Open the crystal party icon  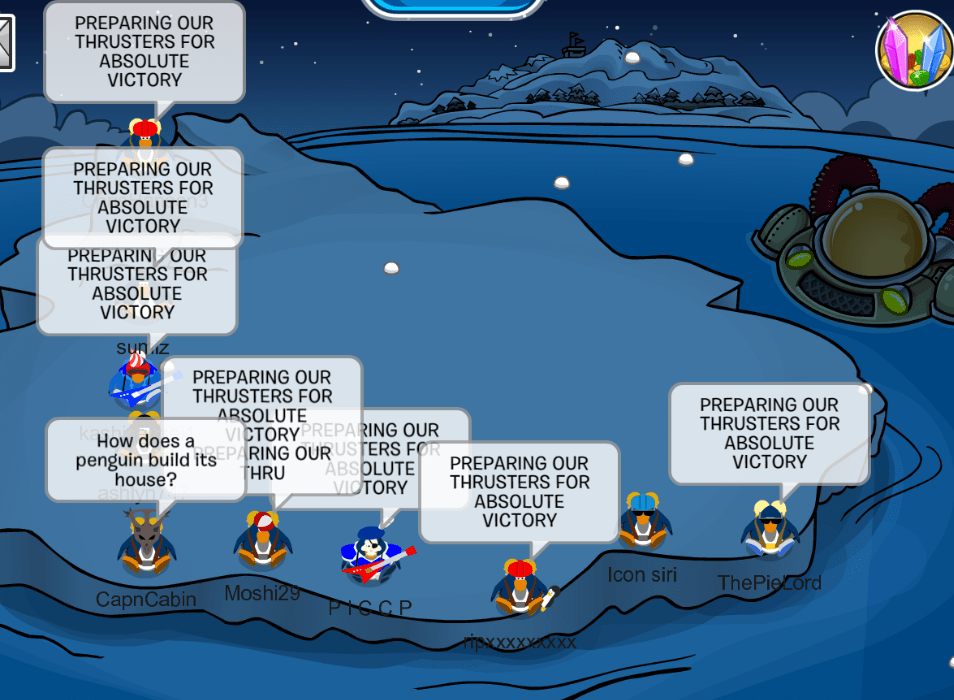914,50
